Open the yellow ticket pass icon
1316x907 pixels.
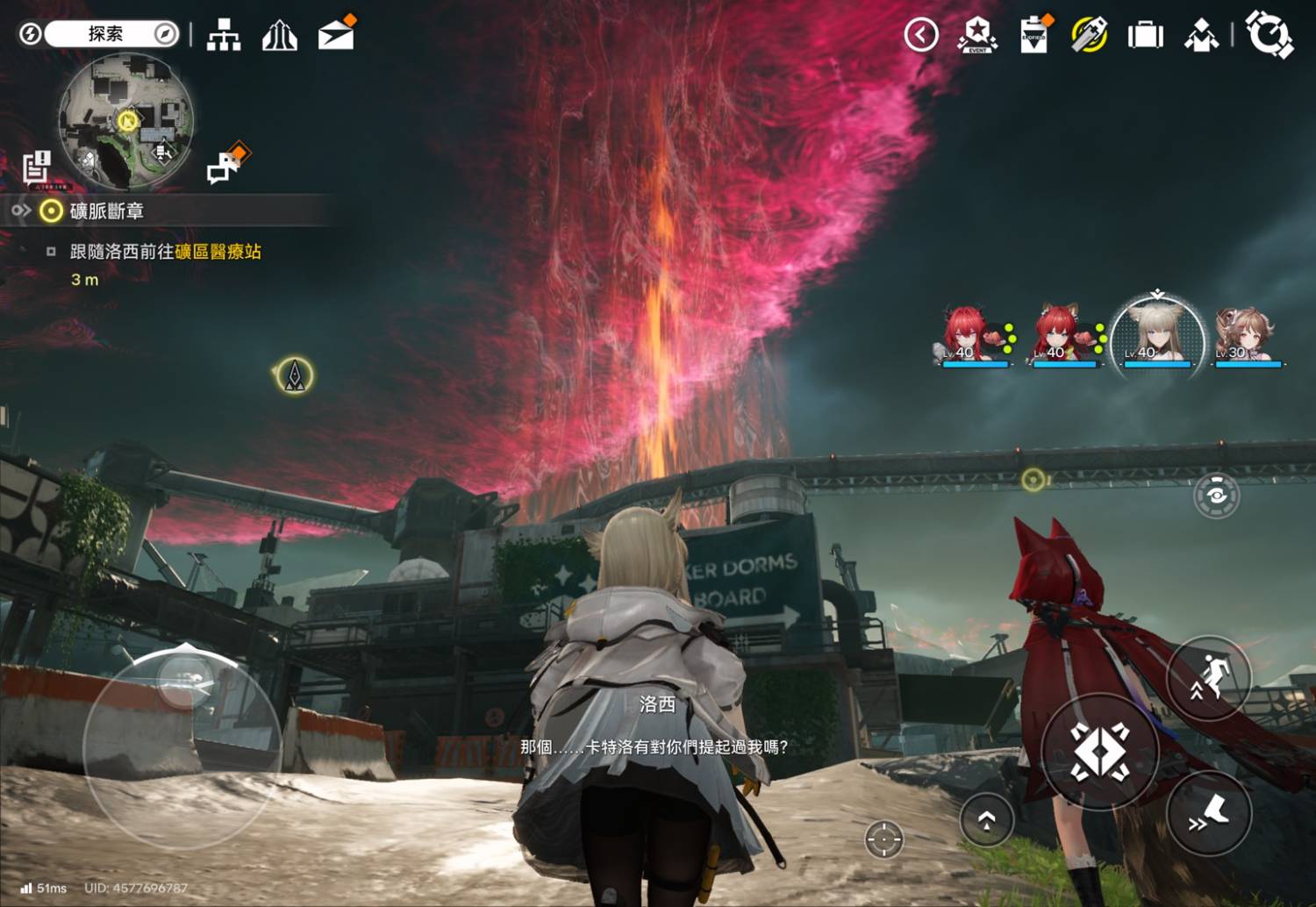[x=1089, y=35]
